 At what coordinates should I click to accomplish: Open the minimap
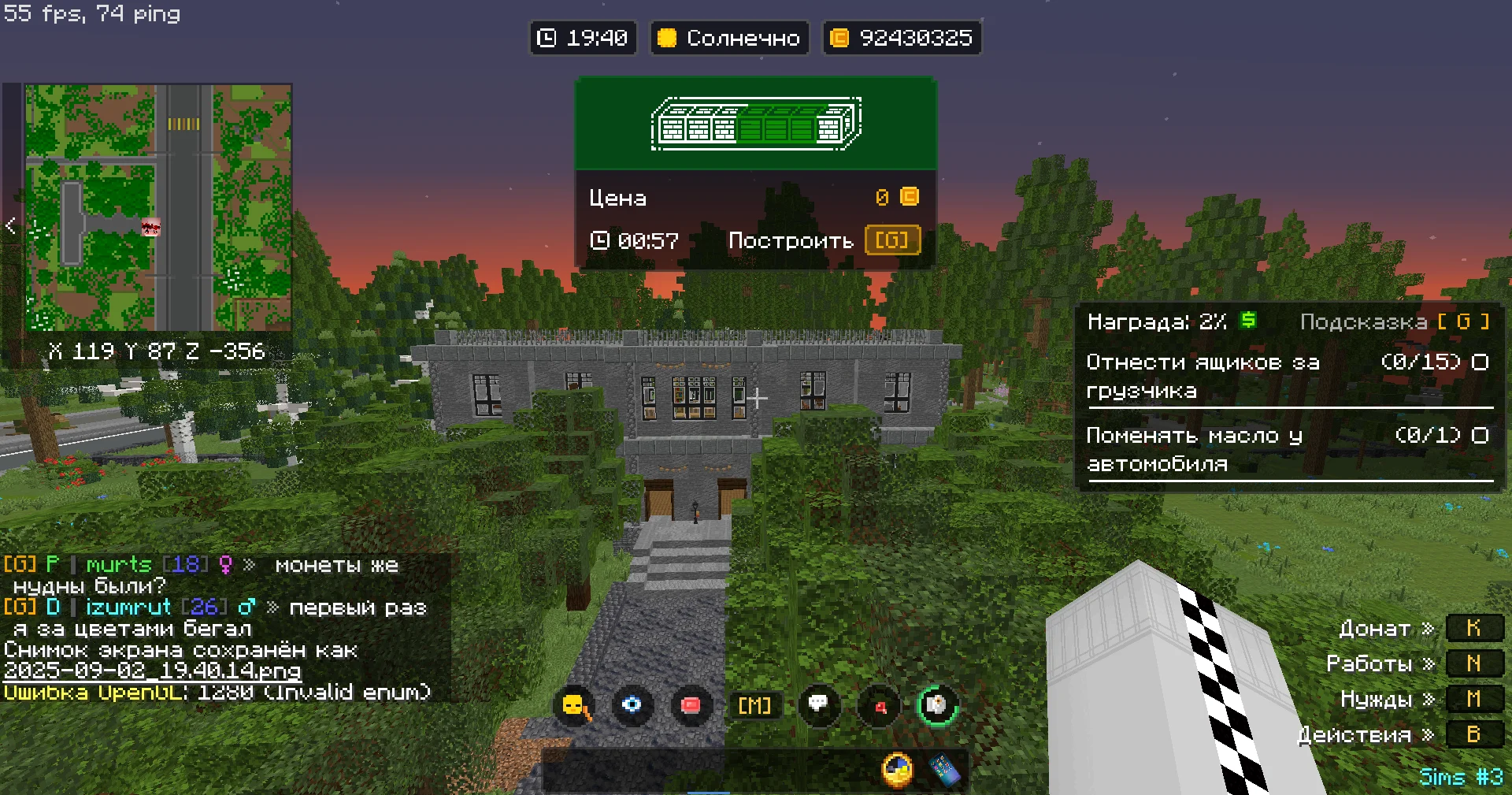pyautogui.click(x=157, y=207)
